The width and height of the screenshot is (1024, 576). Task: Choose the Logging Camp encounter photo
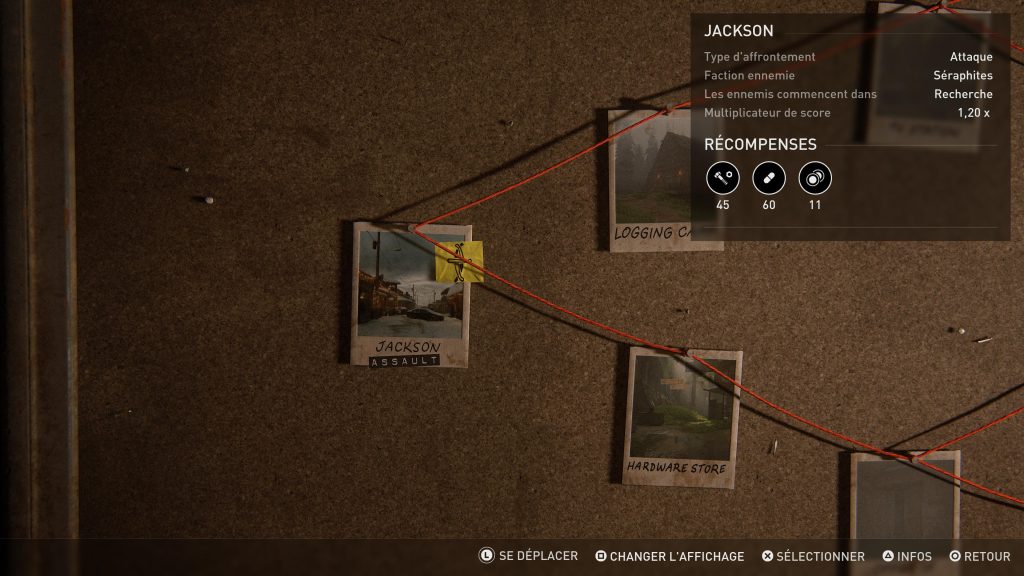coord(650,180)
